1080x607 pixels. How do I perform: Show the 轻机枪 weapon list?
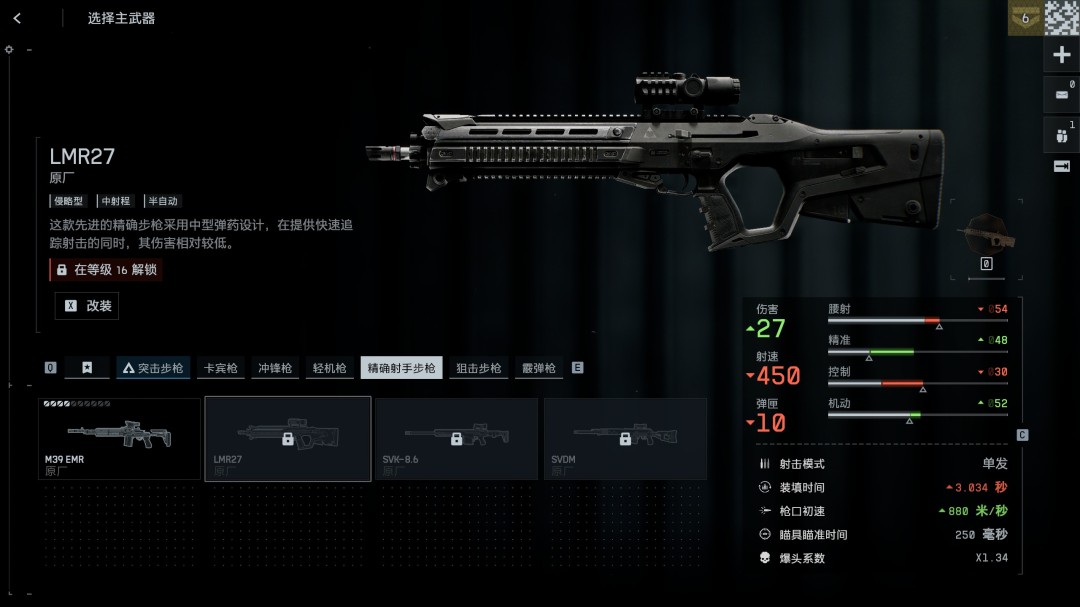pos(328,368)
